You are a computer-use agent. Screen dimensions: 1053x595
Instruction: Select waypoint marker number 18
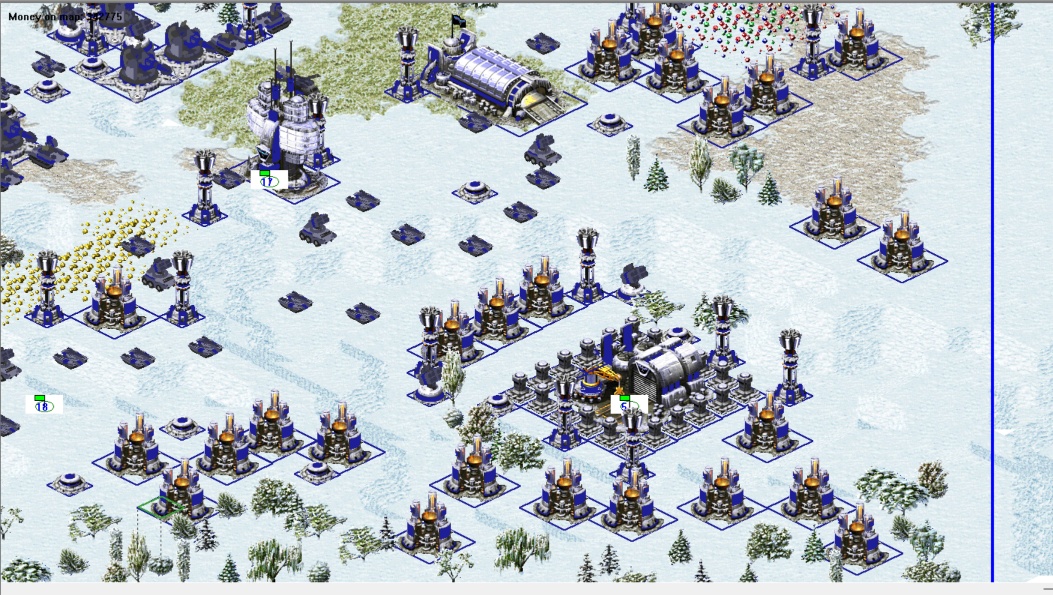pyautogui.click(x=43, y=404)
